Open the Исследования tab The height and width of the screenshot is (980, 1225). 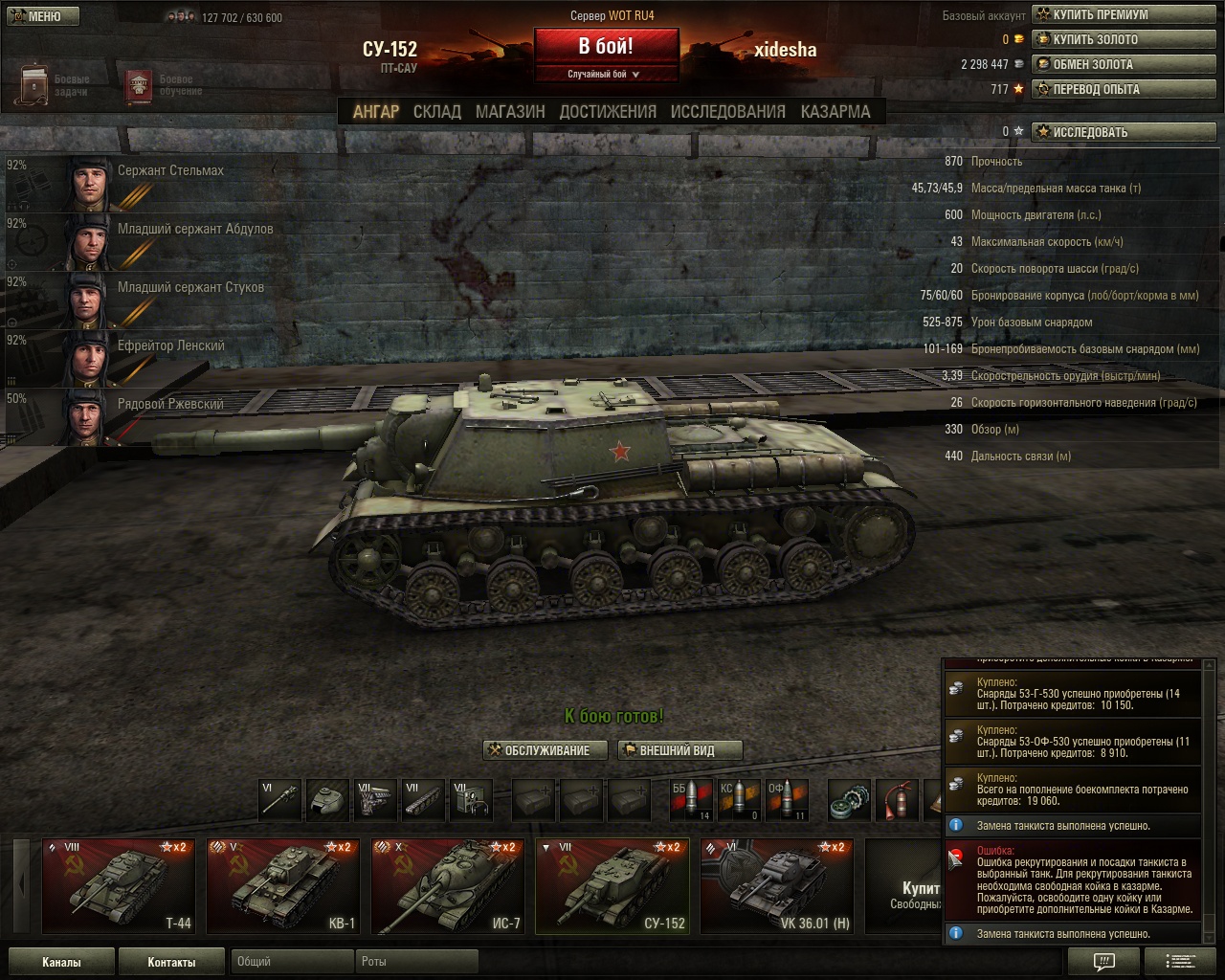(727, 112)
